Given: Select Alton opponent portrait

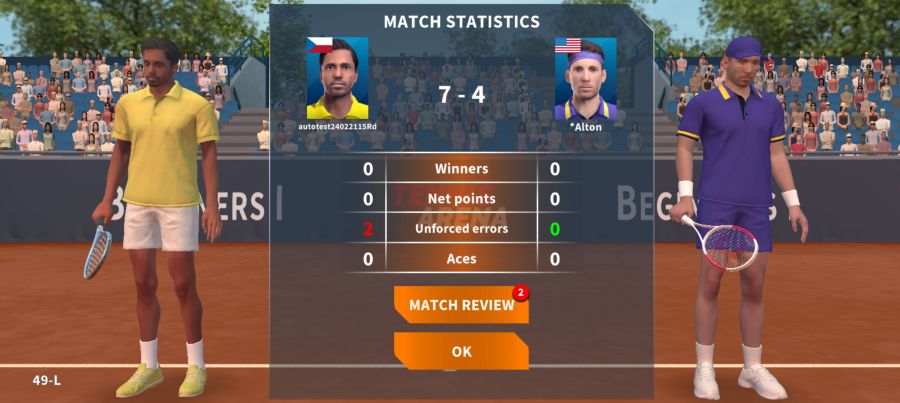Looking at the screenshot, I should (585, 80).
